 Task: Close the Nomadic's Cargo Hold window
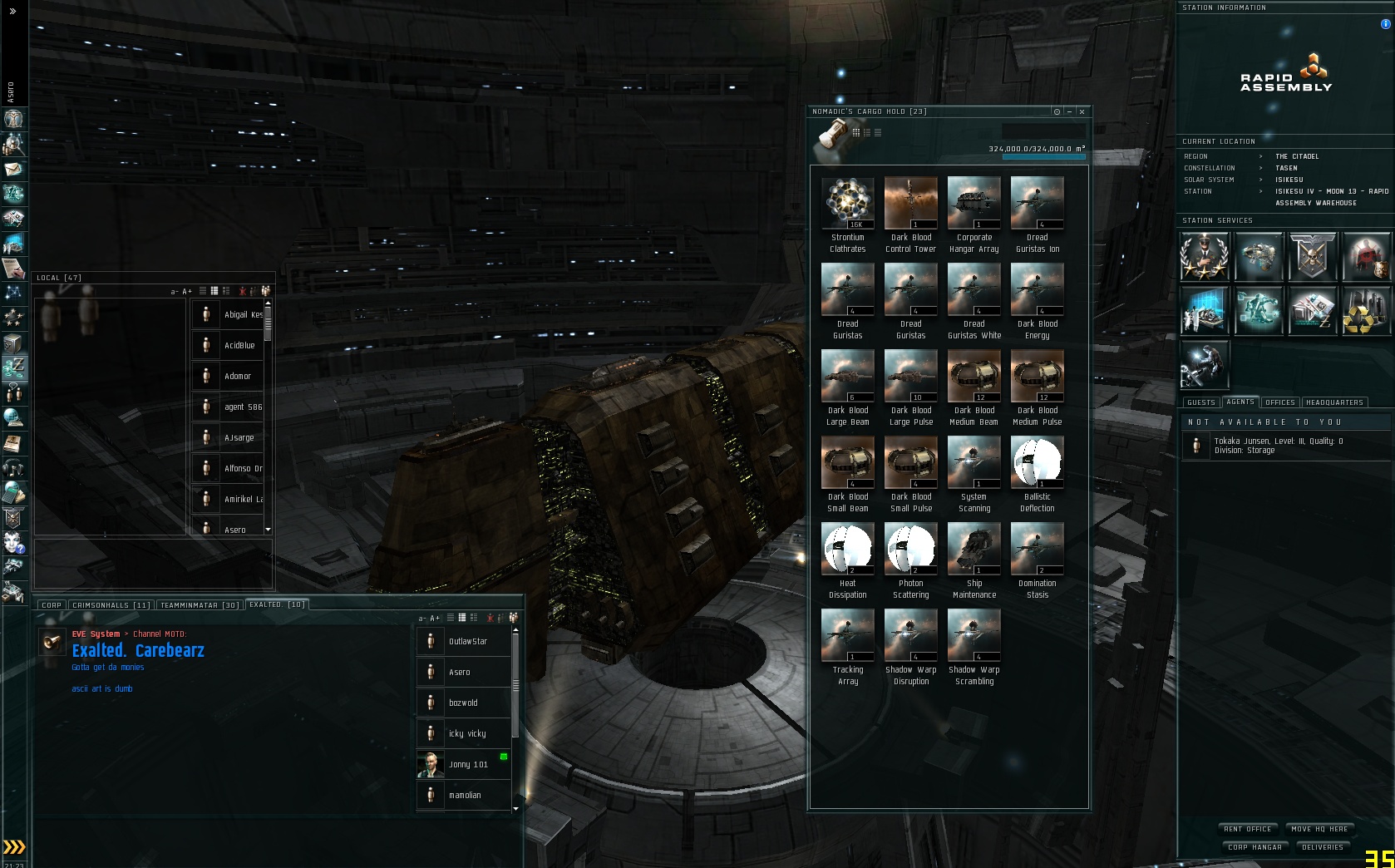[1082, 111]
